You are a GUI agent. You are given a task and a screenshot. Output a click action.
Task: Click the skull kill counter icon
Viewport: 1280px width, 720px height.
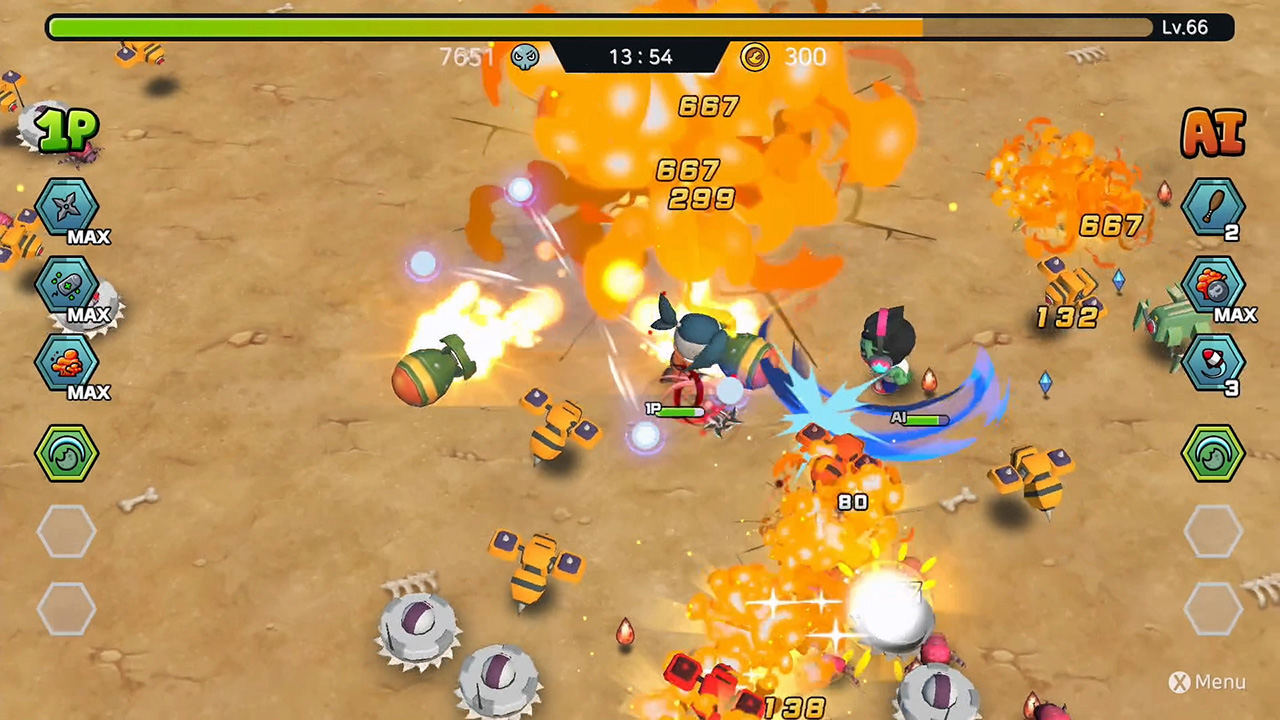527,57
